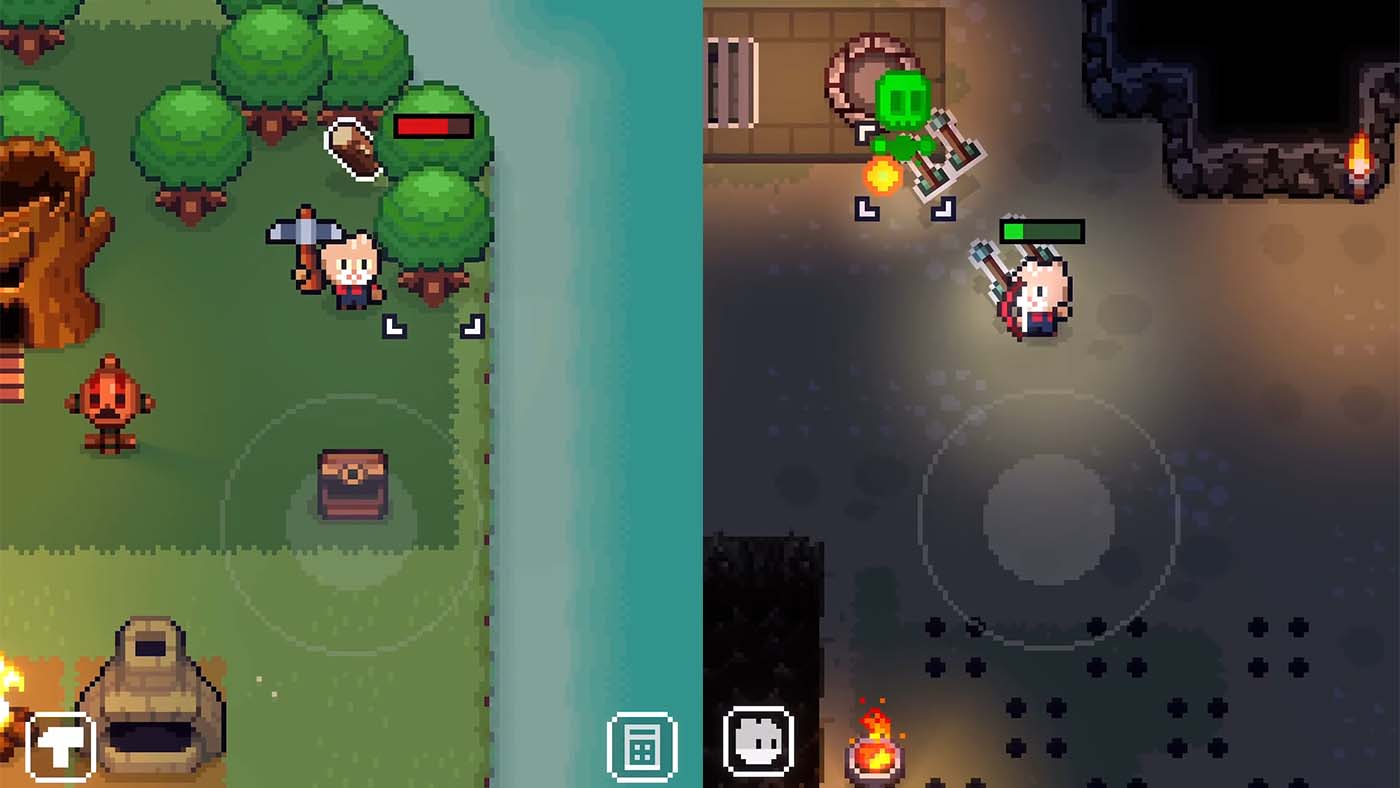Viewport: 1400px width, 788px height.
Task: Select the wooden treasure chest
Action: click(x=350, y=485)
